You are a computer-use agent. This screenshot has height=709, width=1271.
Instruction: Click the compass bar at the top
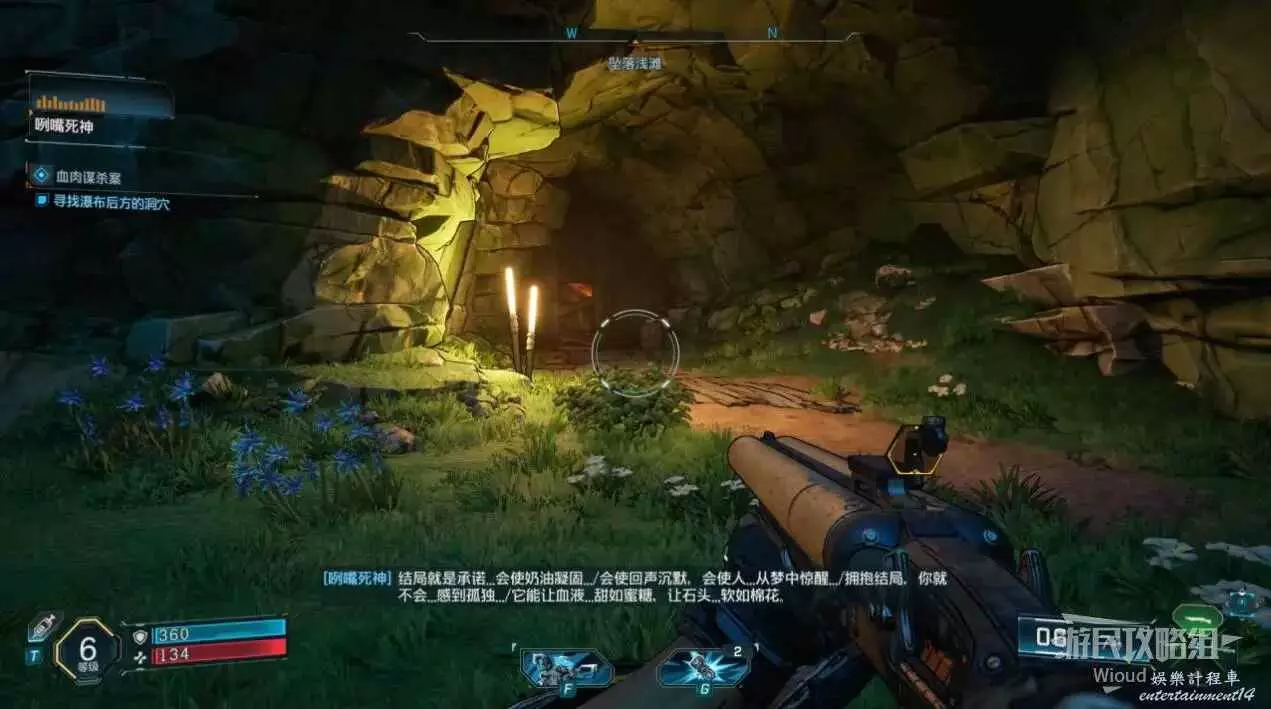tap(634, 35)
